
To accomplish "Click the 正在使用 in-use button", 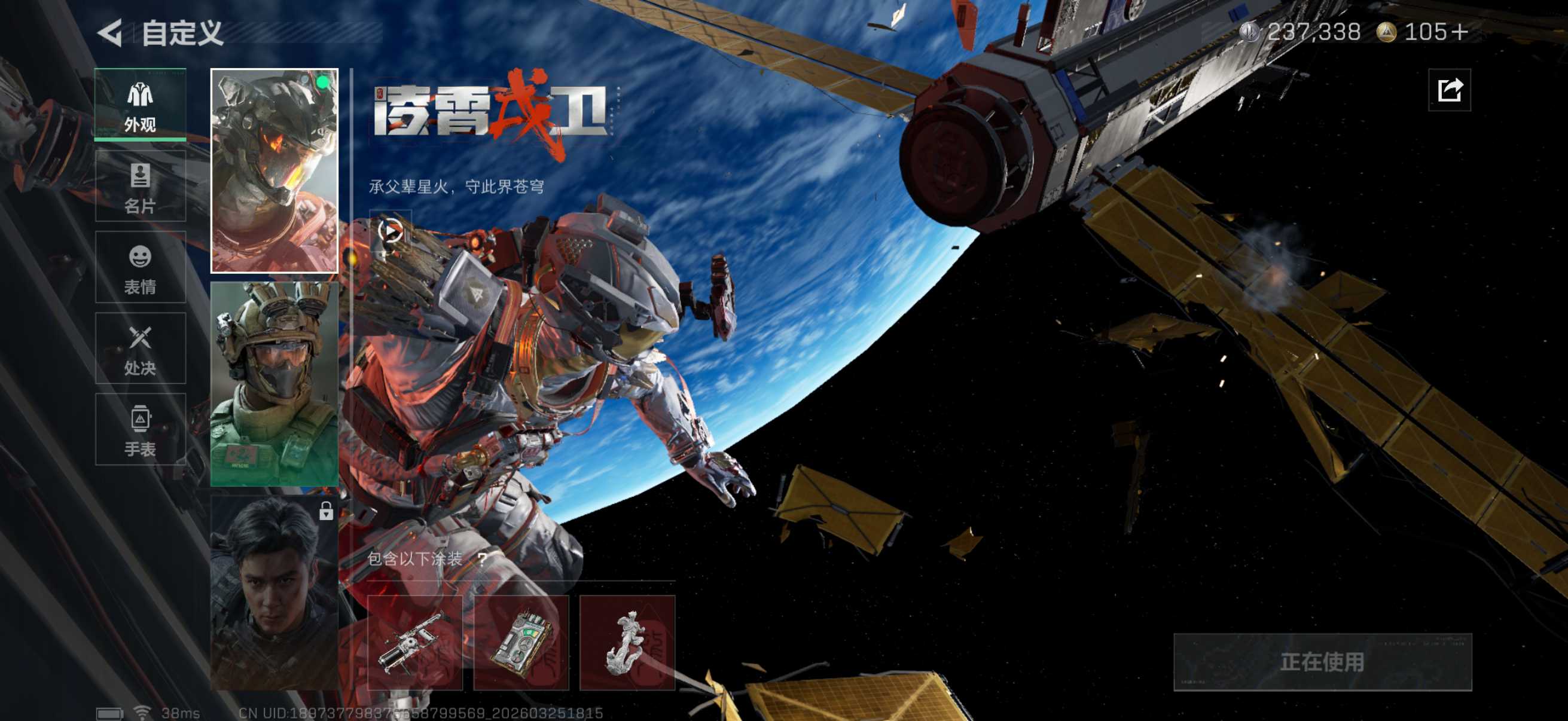I will 1322,662.
